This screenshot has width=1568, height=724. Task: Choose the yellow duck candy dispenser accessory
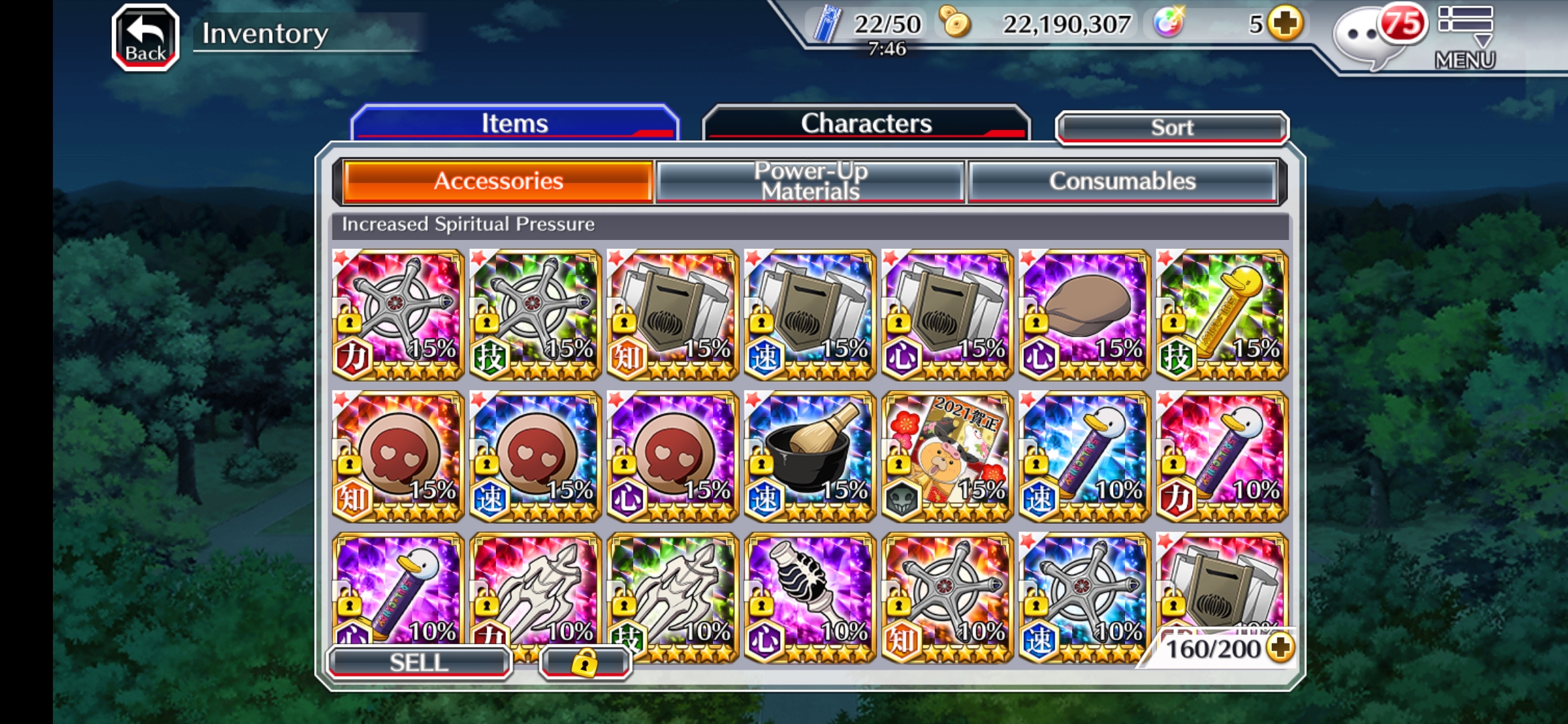click(x=1222, y=314)
